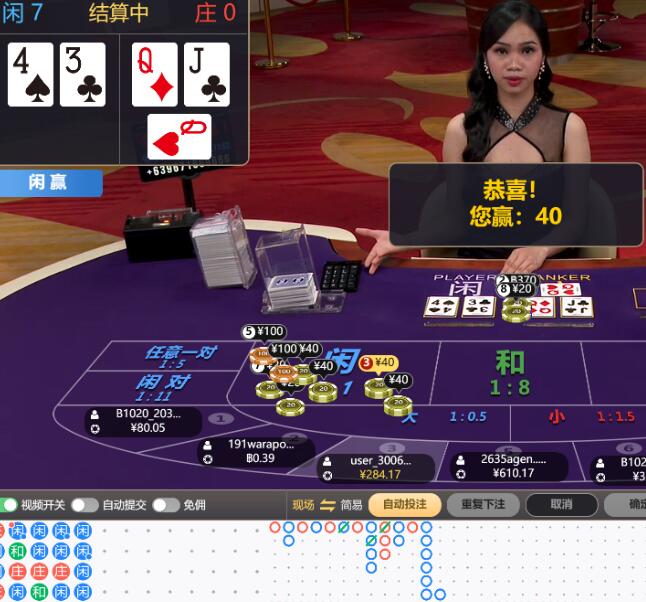The image size is (646, 602).
Task: Select the 191warapo player seat
Action: [256, 451]
